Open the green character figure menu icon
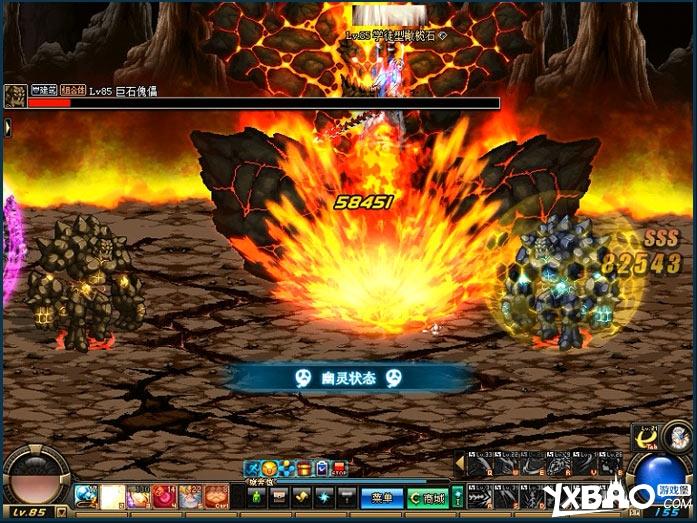The width and height of the screenshot is (697, 523). (257, 497)
